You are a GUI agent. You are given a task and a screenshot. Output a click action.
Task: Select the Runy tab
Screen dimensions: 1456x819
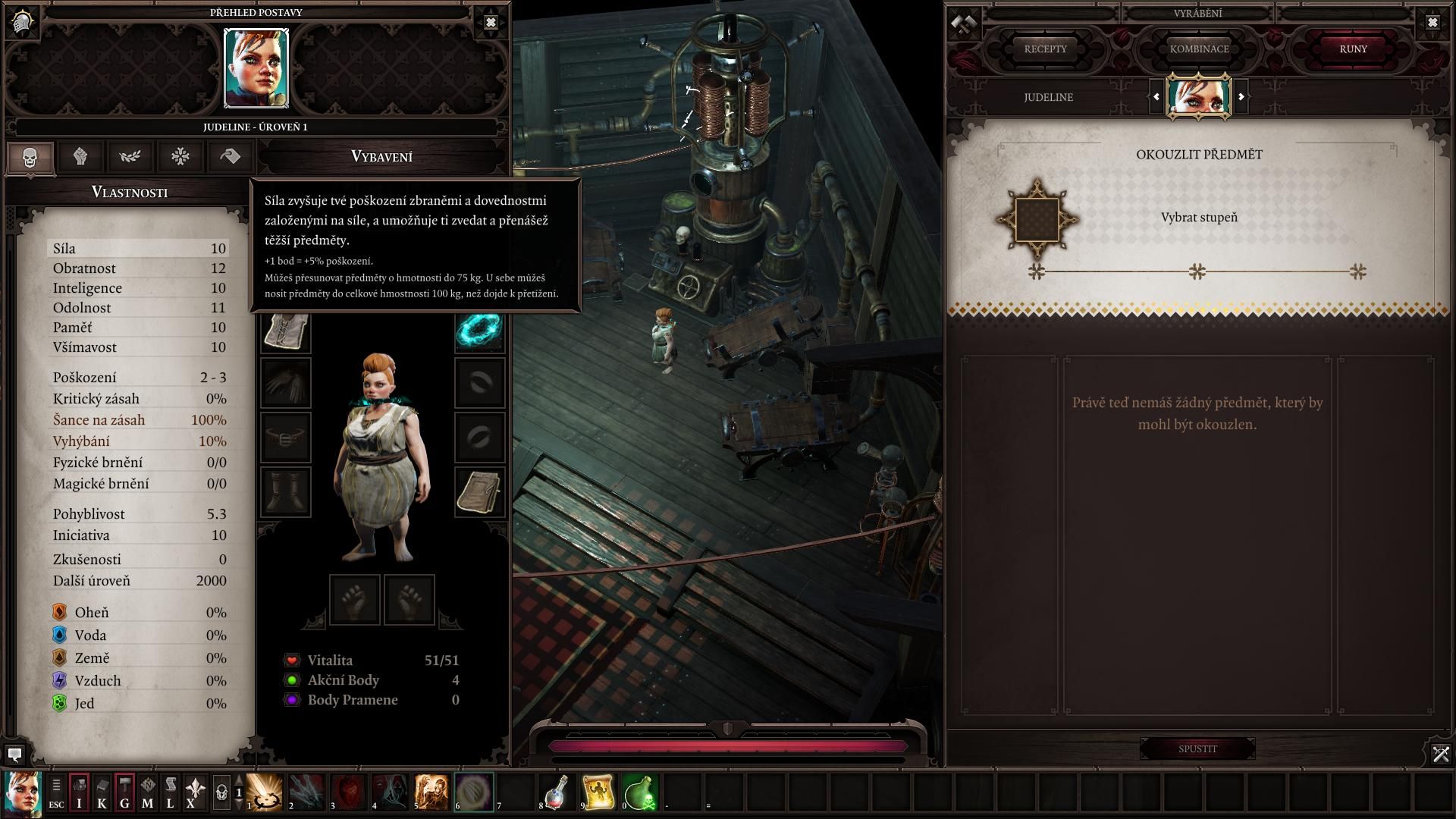pos(1353,49)
